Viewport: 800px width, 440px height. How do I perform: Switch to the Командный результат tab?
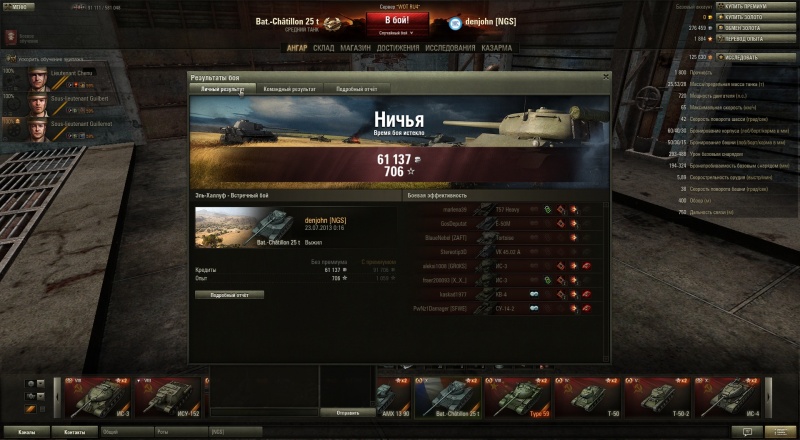pyautogui.click(x=289, y=89)
